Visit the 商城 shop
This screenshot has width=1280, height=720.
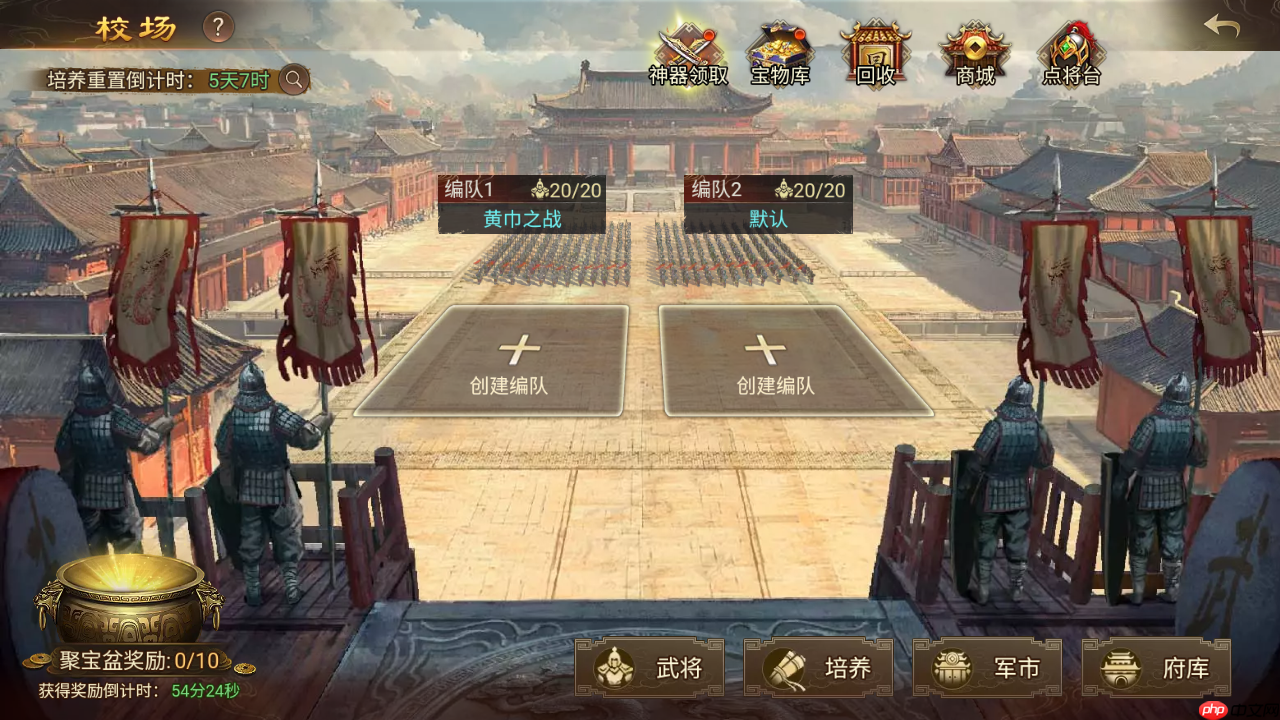[x=975, y=55]
